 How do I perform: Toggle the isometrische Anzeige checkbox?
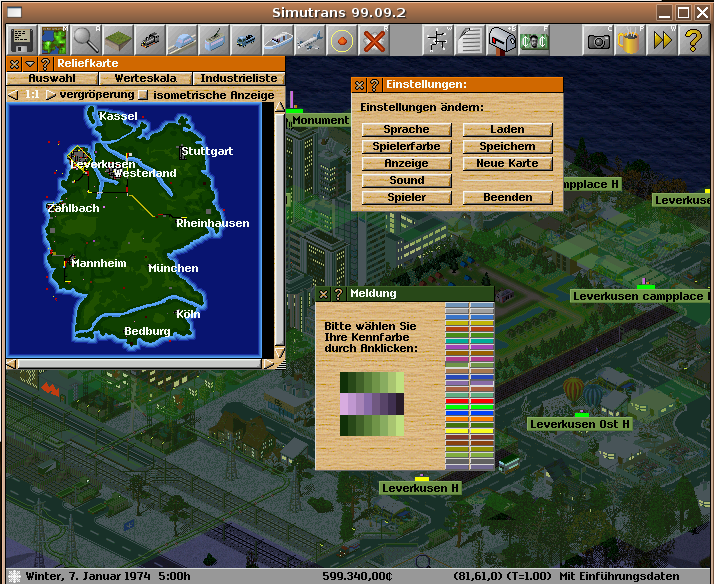(x=143, y=95)
